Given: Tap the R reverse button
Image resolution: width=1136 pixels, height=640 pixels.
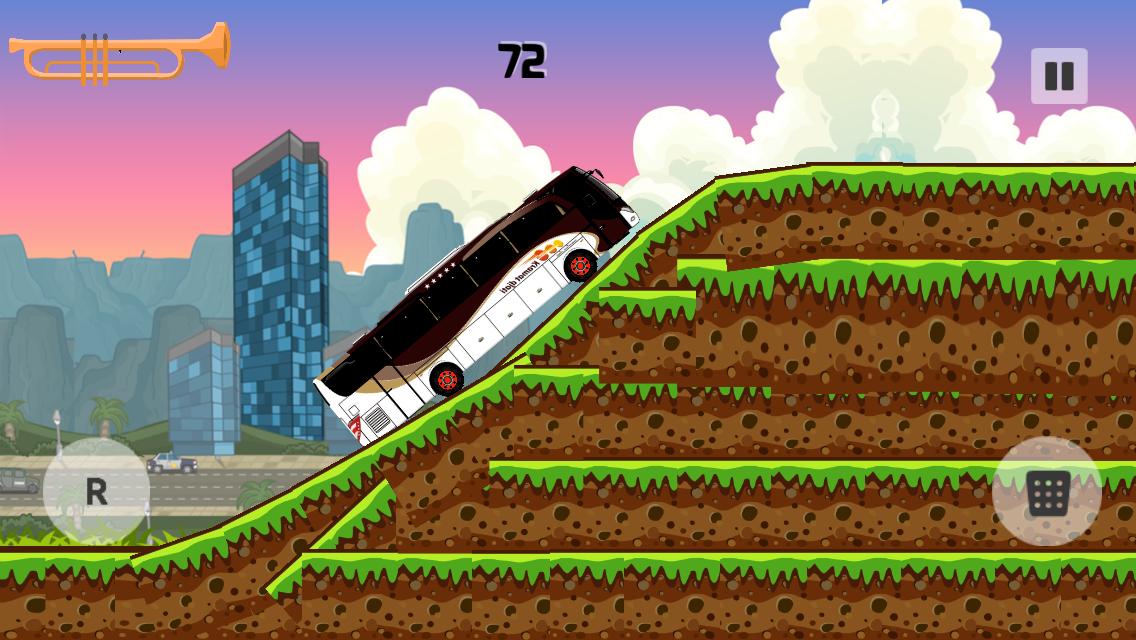Looking at the screenshot, I should point(96,491).
